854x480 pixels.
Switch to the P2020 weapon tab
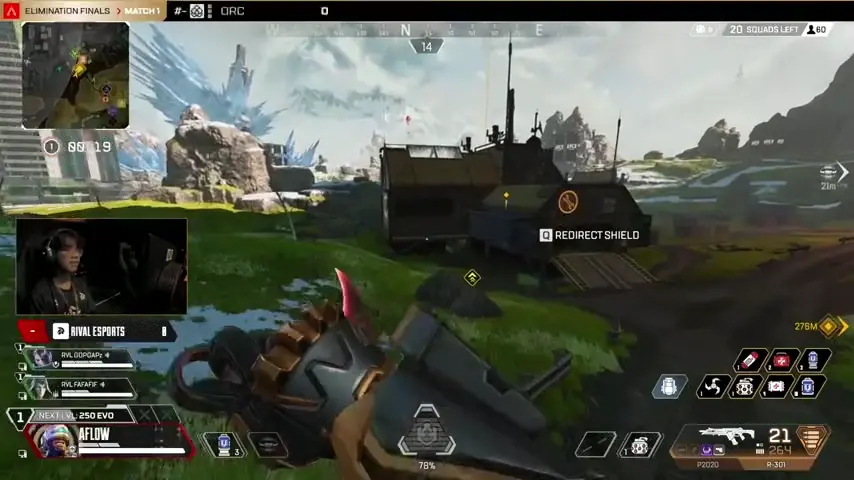click(x=708, y=465)
